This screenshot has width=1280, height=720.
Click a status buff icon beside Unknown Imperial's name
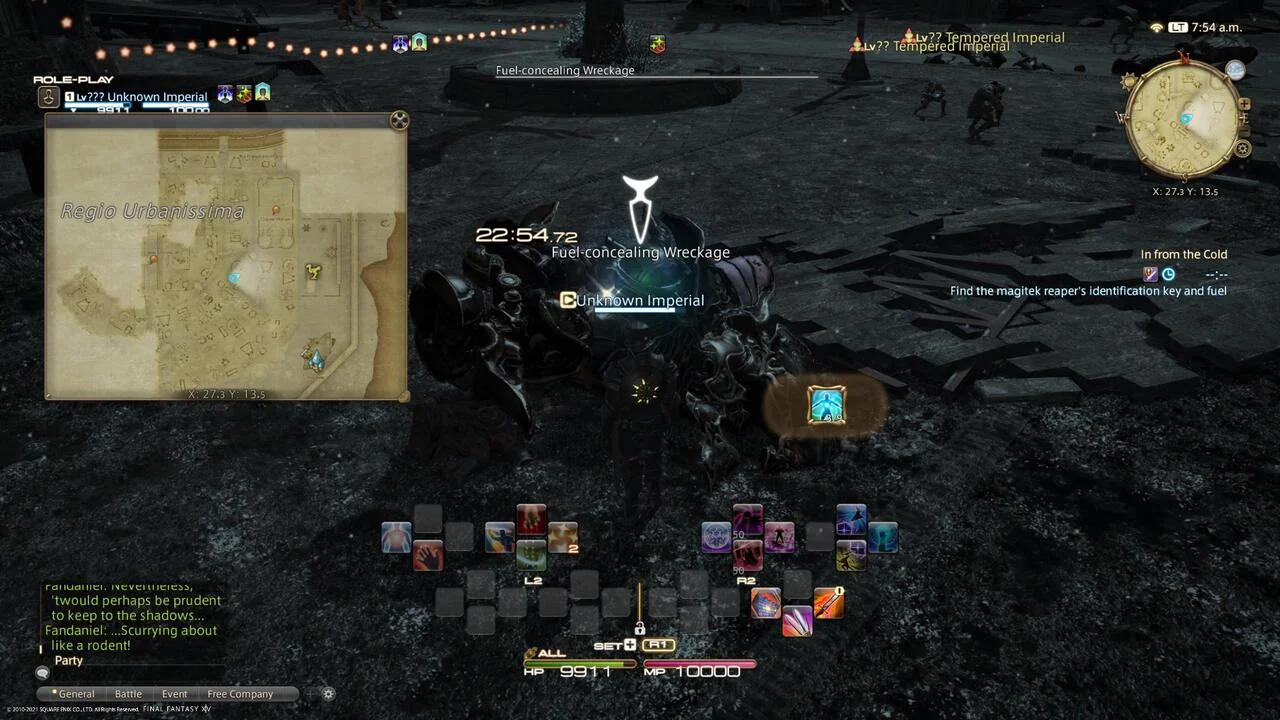click(225, 95)
